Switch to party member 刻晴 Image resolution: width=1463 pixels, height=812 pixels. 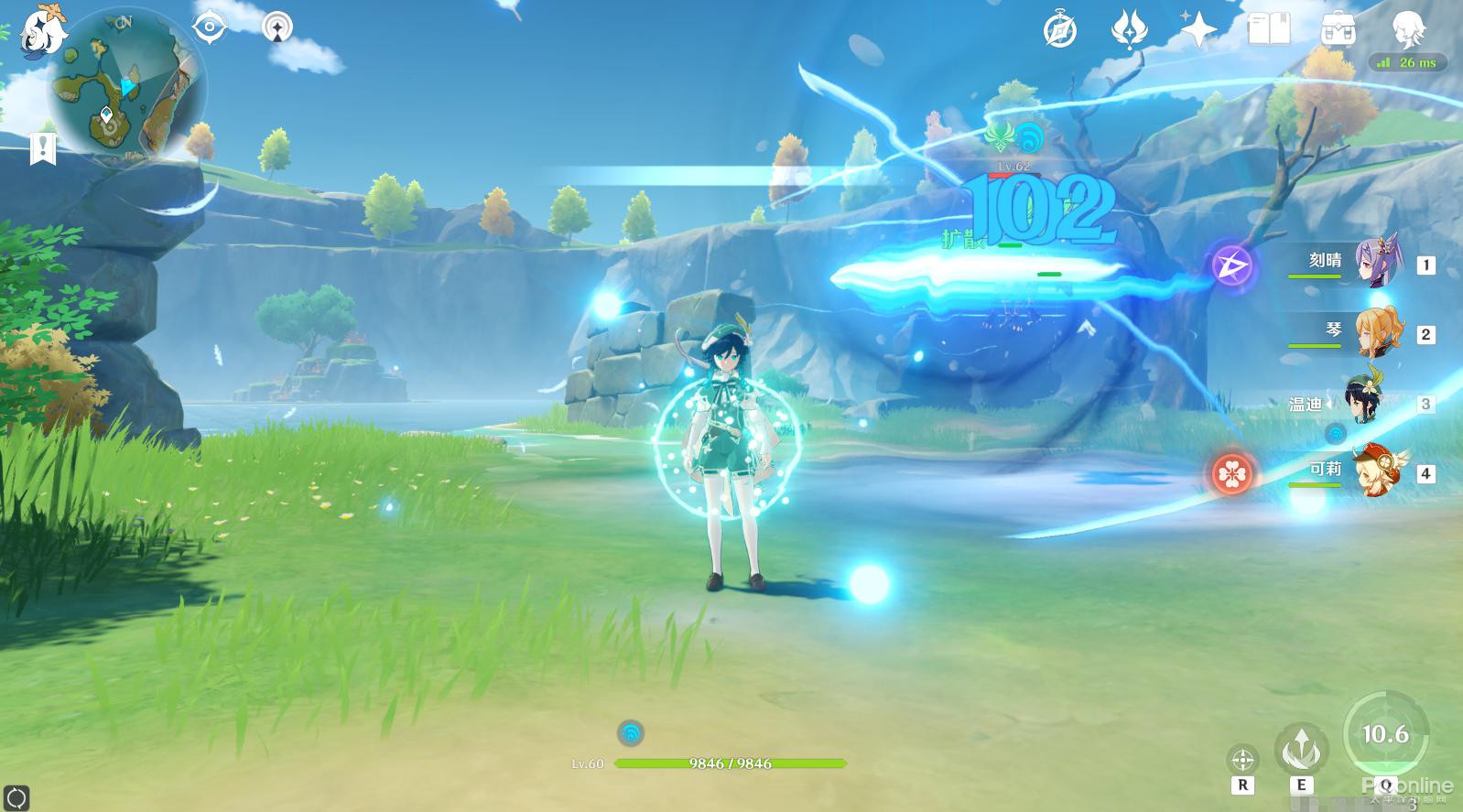pyautogui.click(x=1375, y=264)
